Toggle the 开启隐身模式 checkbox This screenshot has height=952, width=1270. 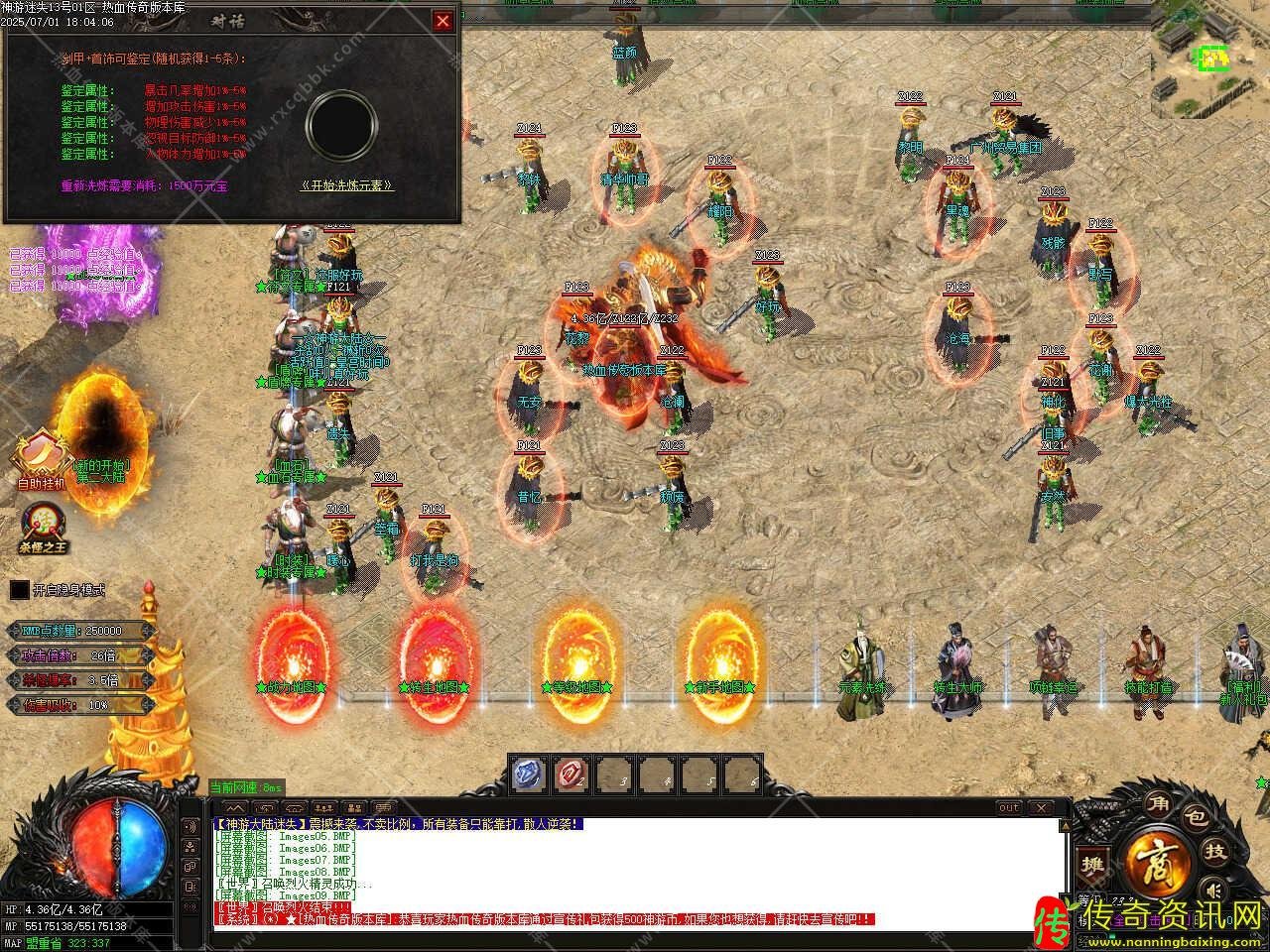20,590
